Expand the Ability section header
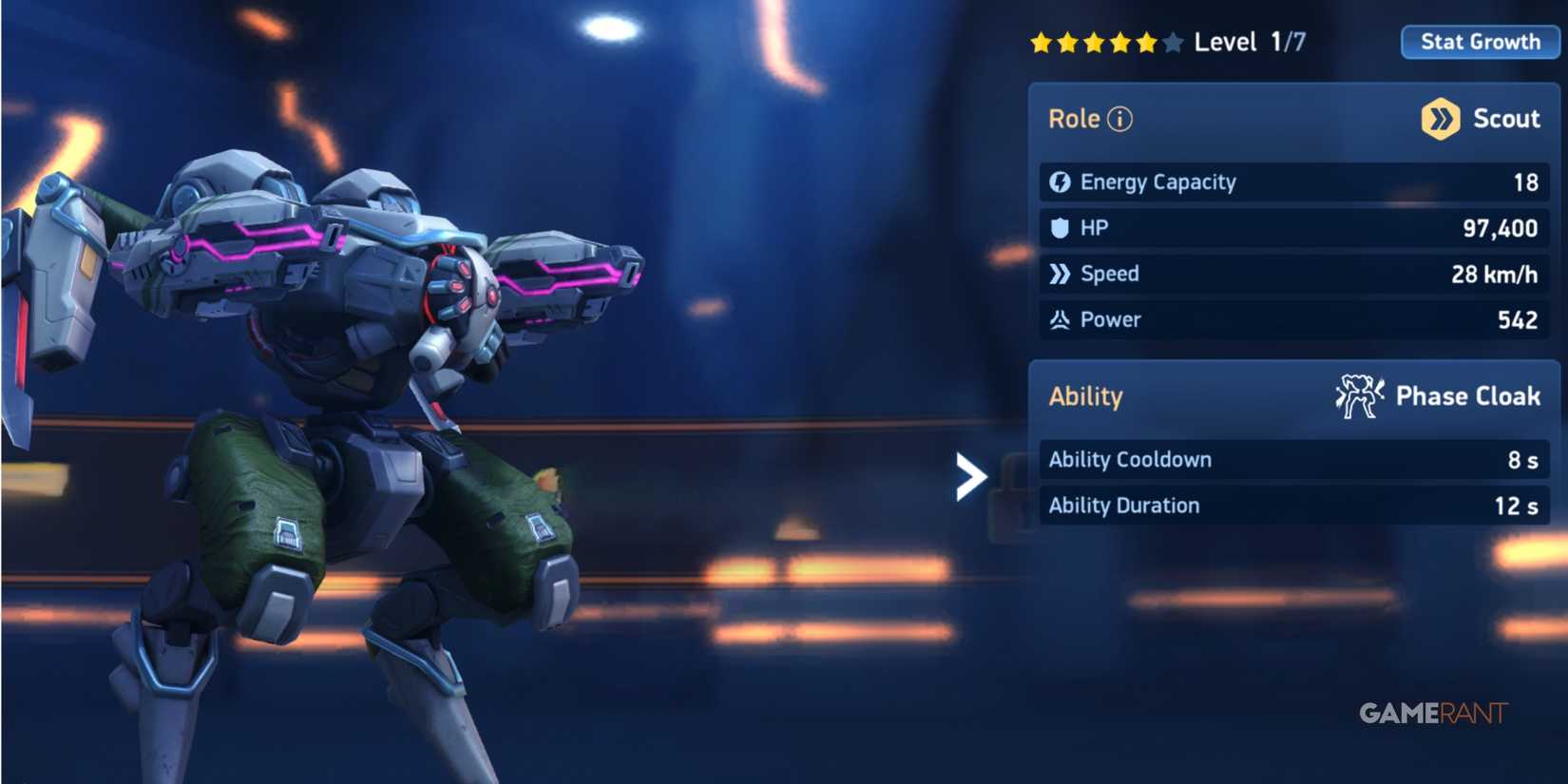This screenshot has width=1568, height=784. (1084, 395)
